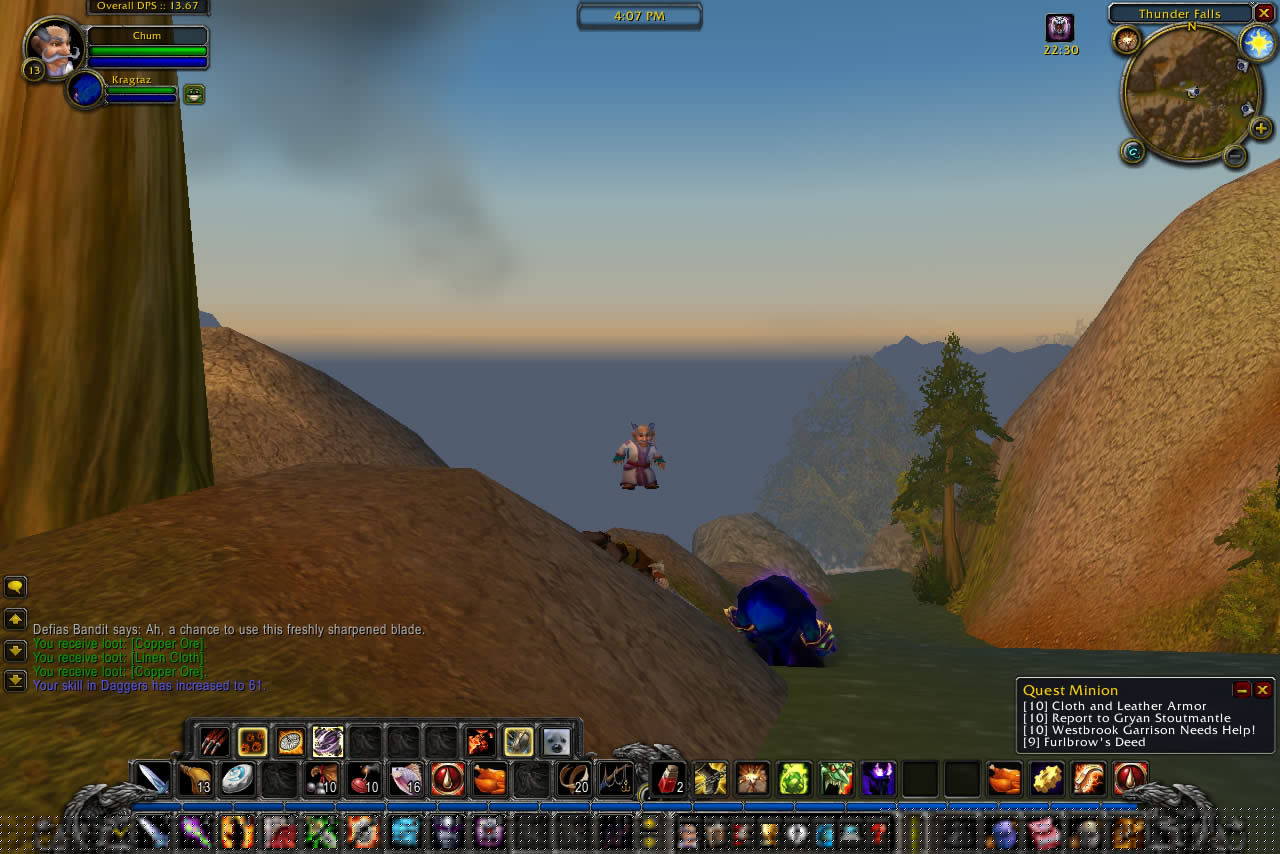1280x854 pixels.
Task: Use the fish item stack of 16
Action: point(405,778)
